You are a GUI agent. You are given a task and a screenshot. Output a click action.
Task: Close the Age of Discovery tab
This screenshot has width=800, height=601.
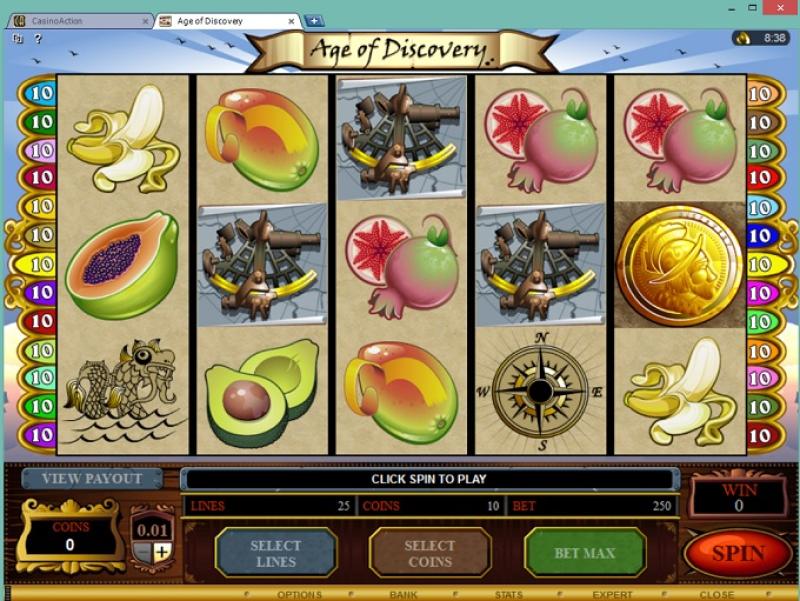point(290,21)
